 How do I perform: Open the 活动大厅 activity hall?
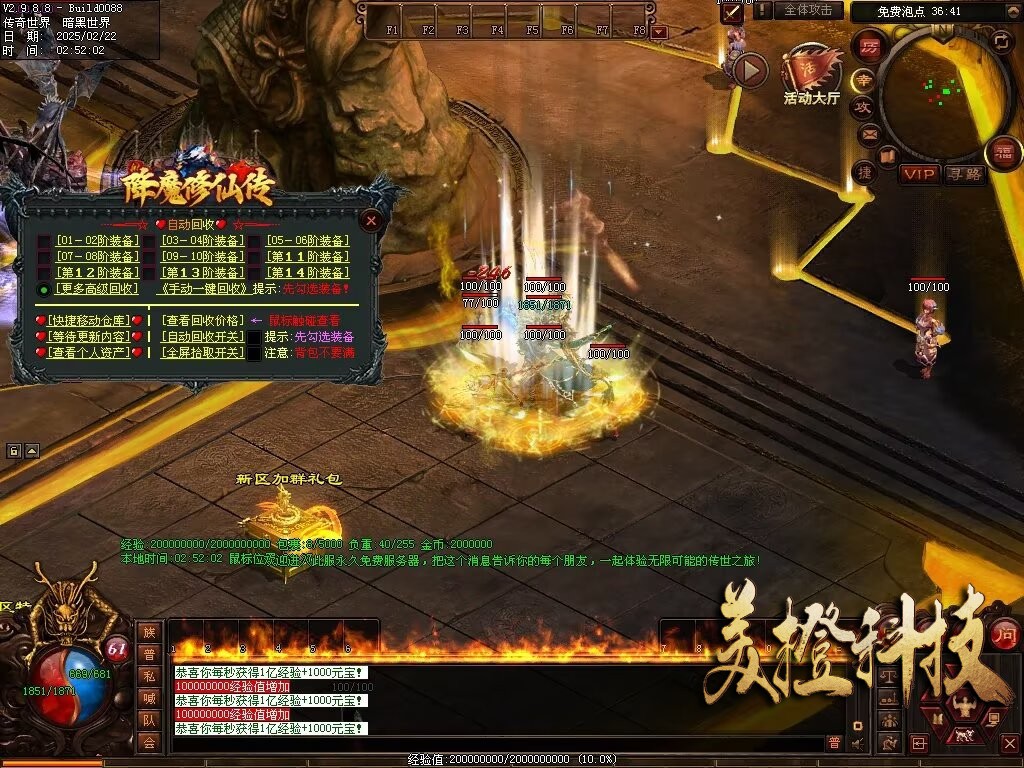point(811,76)
